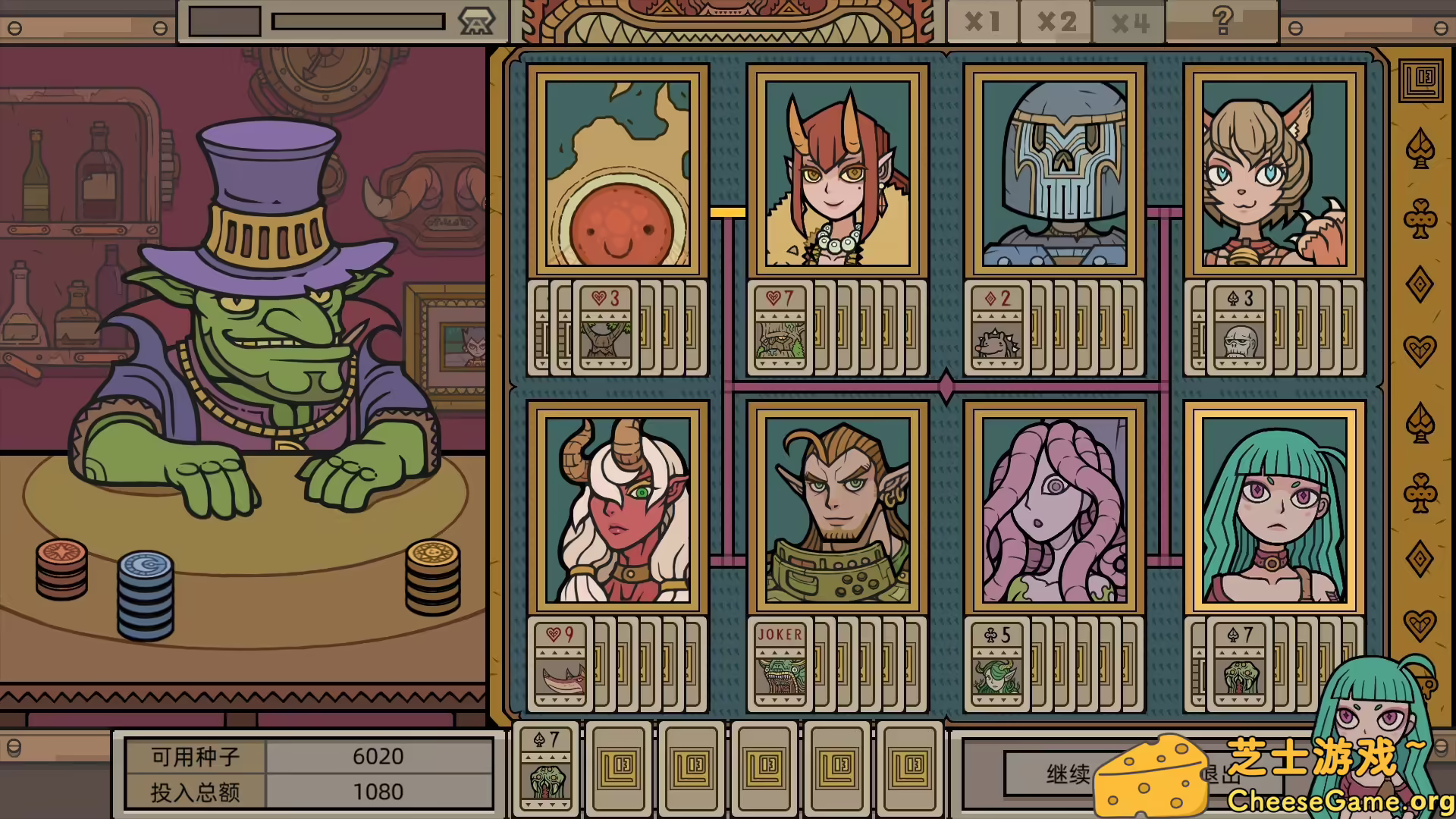
Task: Select the burning planet portrait card
Action: [616, 171]
